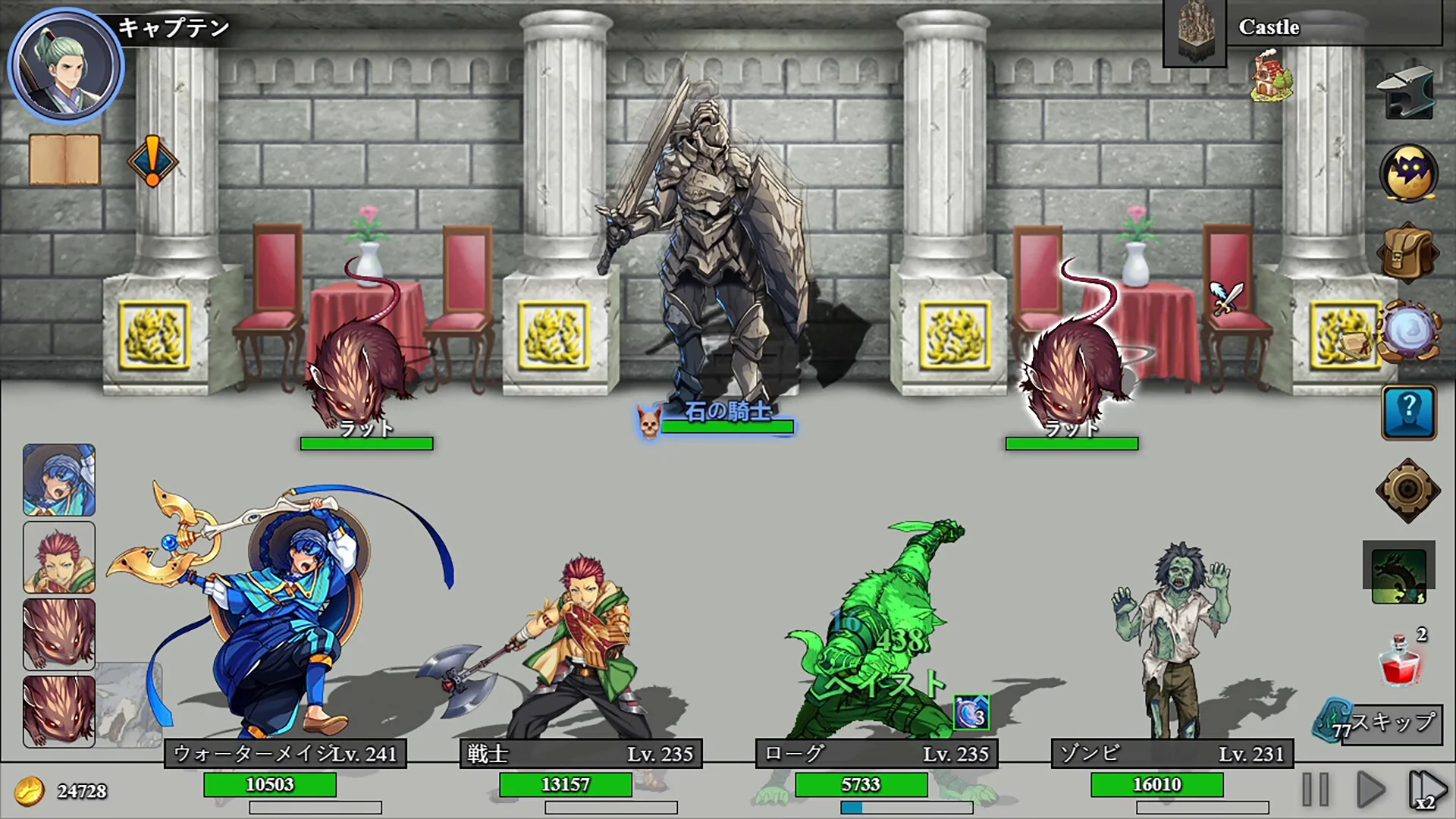Open the monster egg menu
The width and height of the screenshot is (1456, 819).
pyautogui.click(x=1408, y=174)
